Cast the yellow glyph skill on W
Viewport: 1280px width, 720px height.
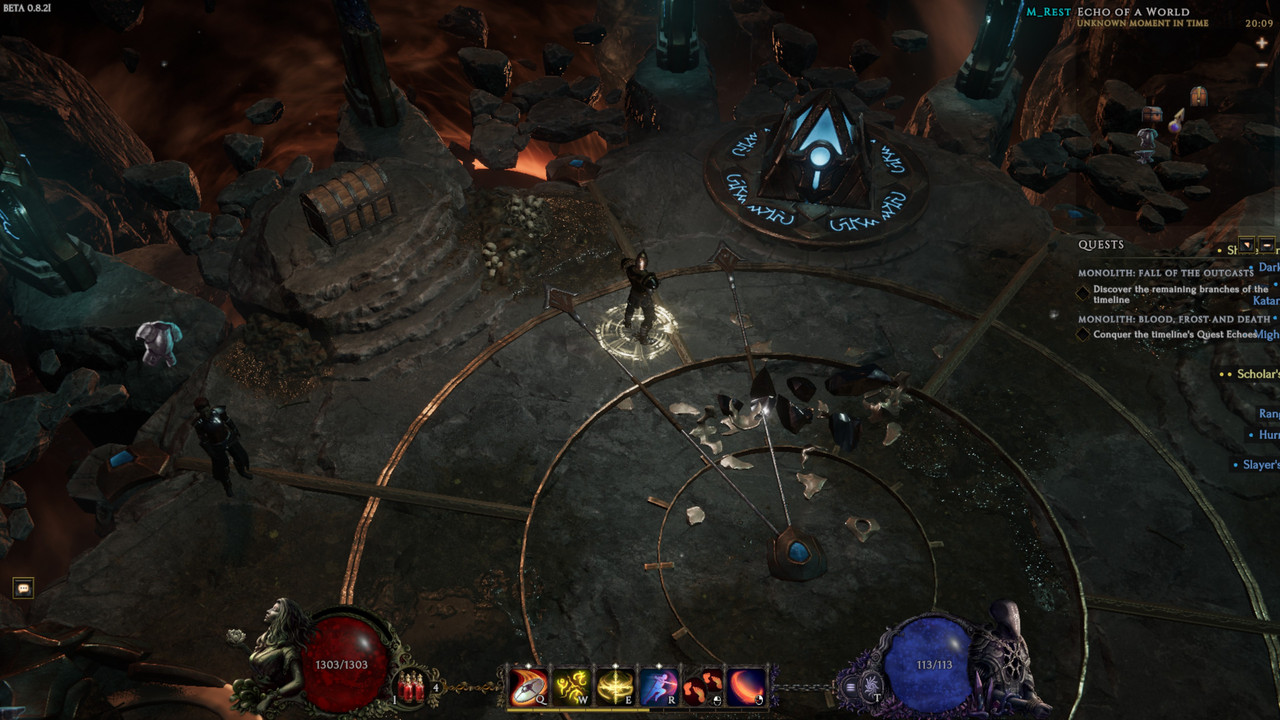tap(571, 687)
